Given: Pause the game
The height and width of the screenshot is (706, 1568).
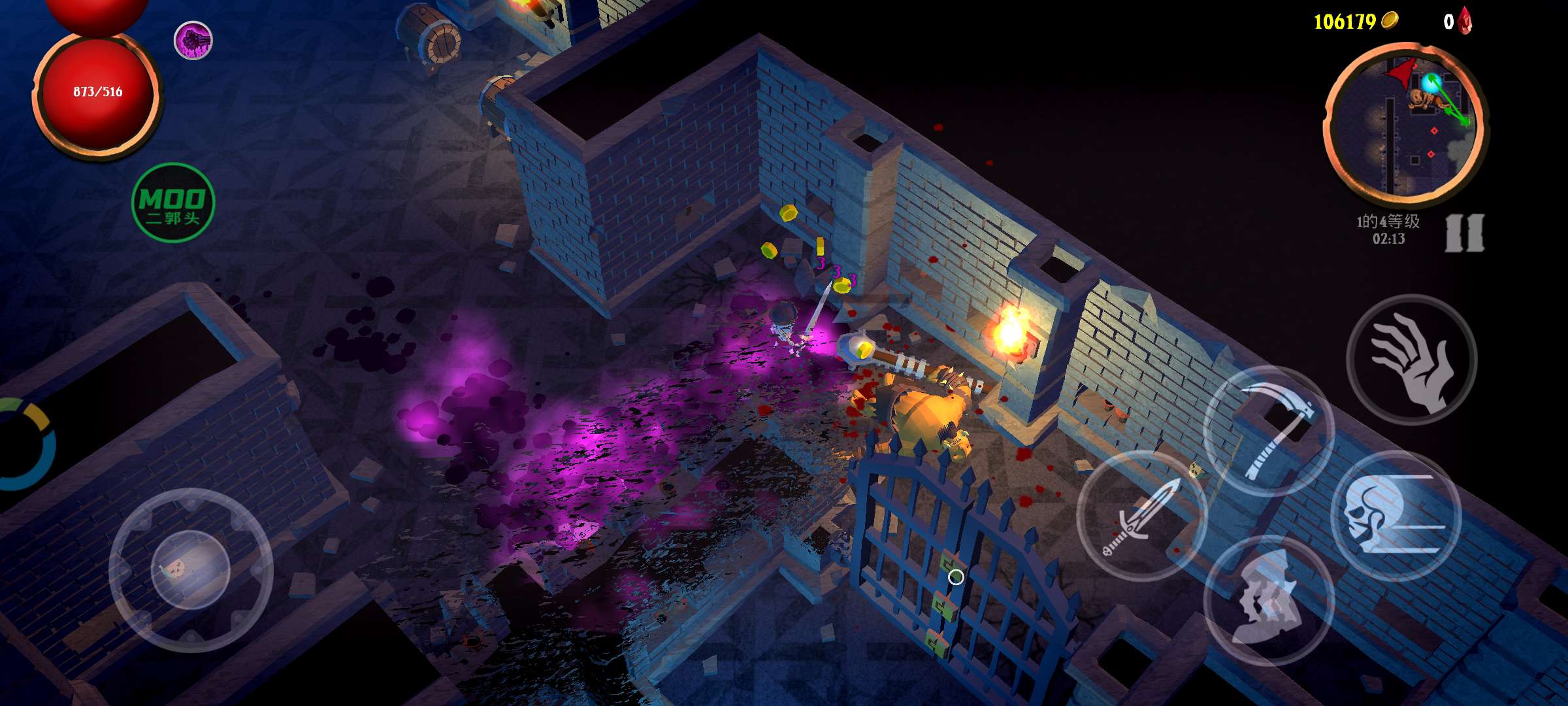Looking at the screenshot, I should coord(1464,233).
